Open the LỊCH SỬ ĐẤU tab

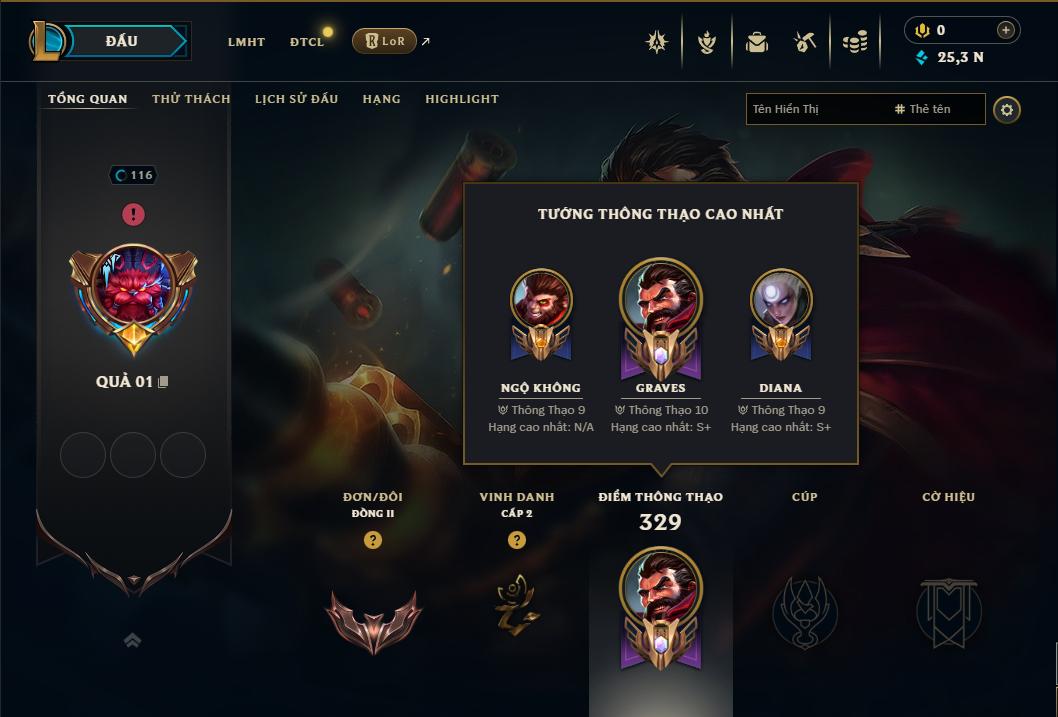coord(296,99)
